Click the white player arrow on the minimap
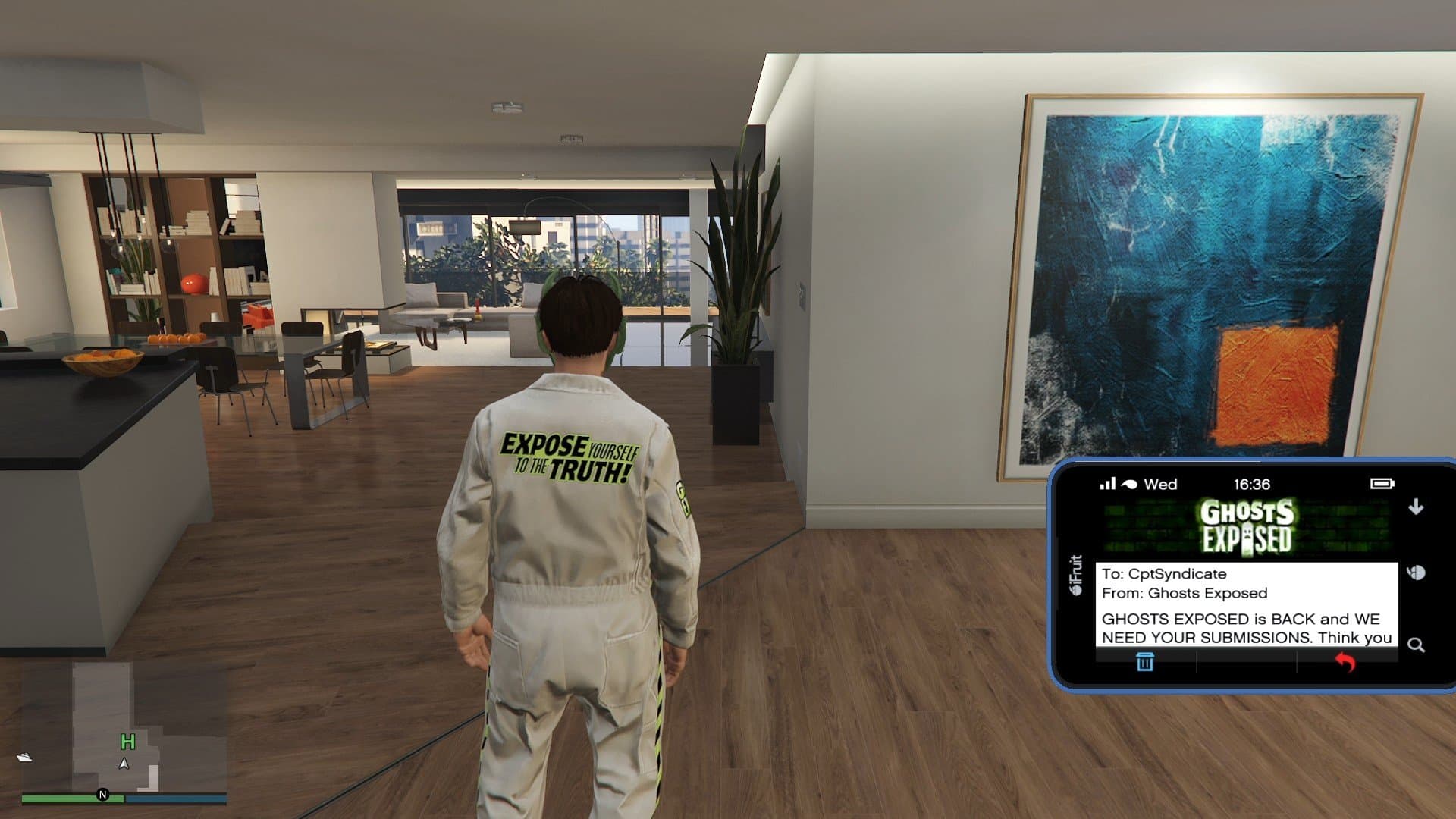This screenshot has height=819, width=1456. 124,764
